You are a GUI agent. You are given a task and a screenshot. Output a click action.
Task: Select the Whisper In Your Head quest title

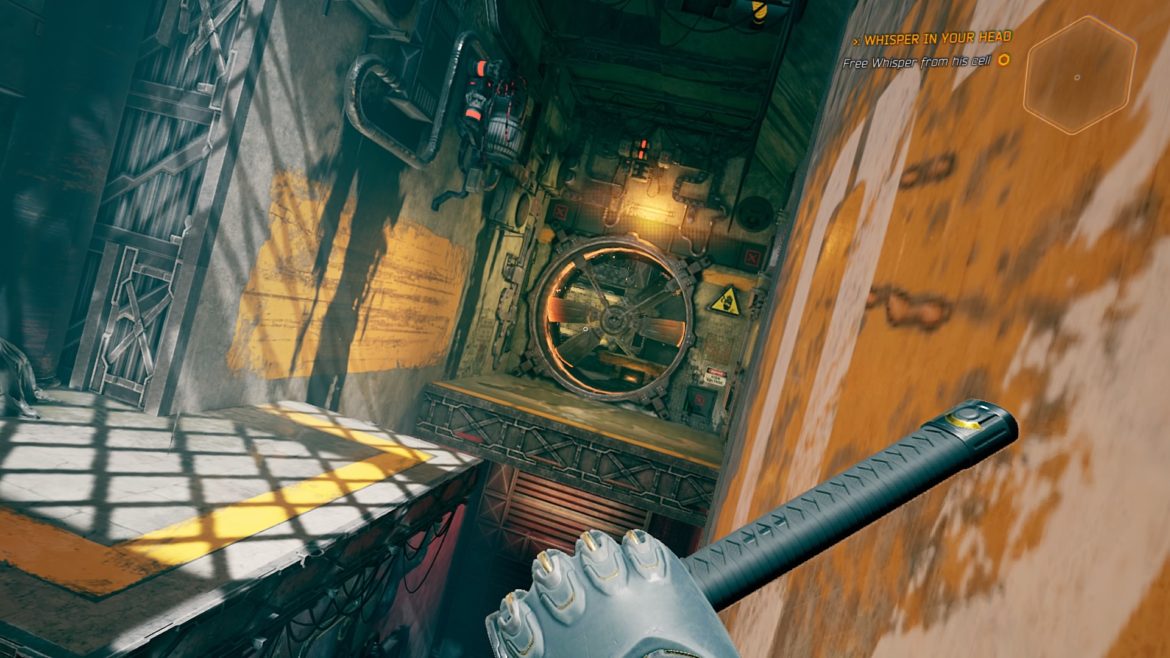[938, 38]
